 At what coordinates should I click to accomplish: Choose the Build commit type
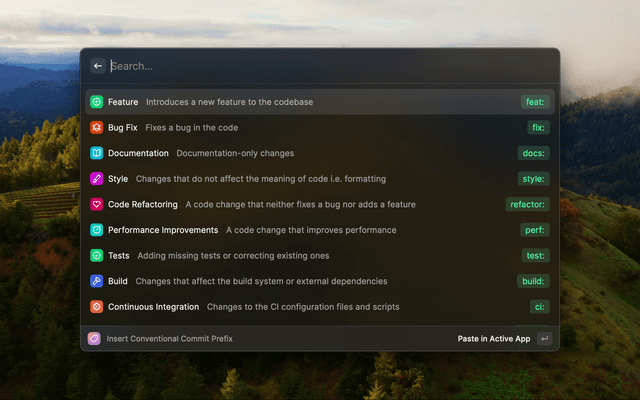tap(320, 281)
